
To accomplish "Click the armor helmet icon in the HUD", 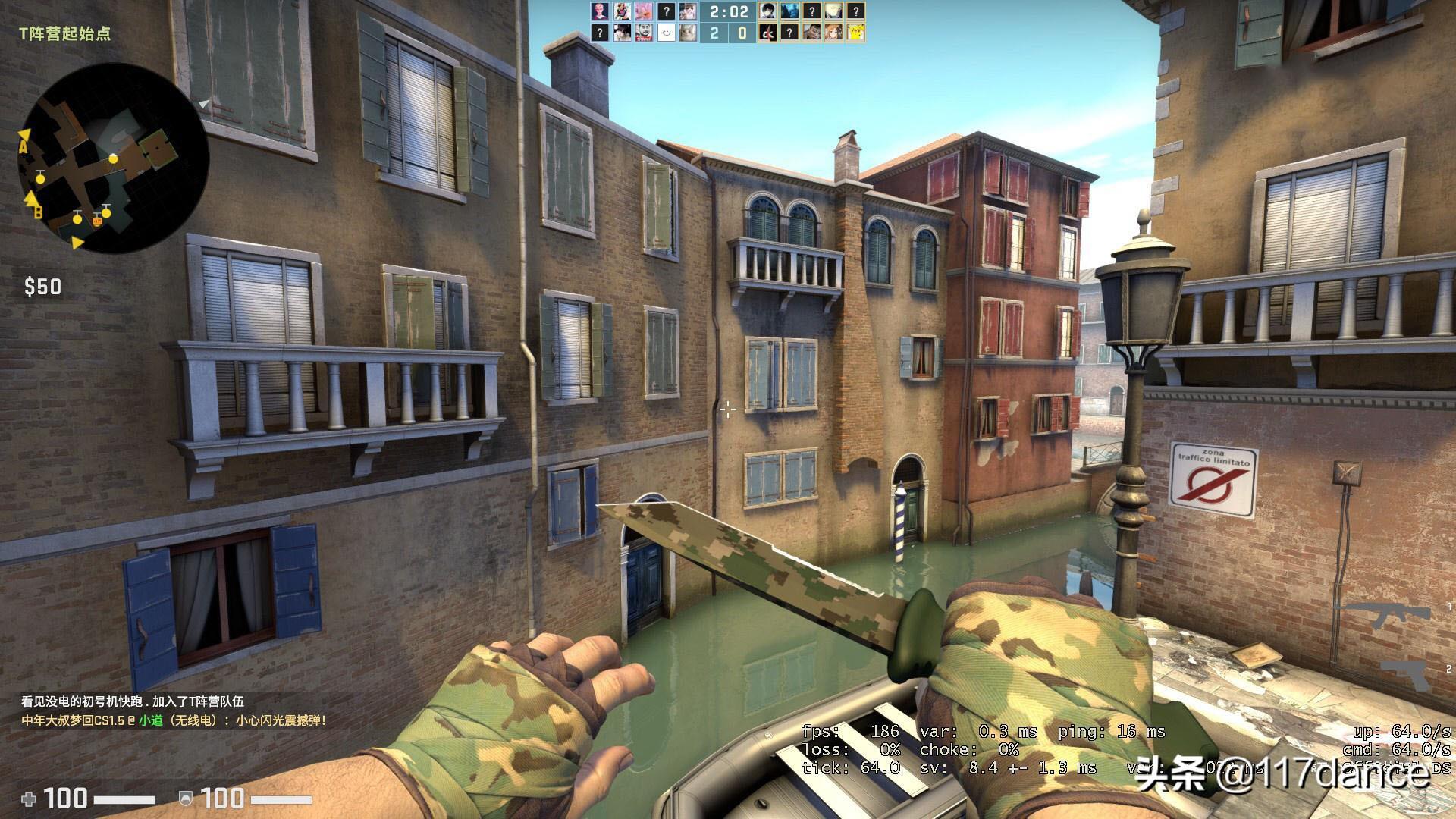I will 186,799.
